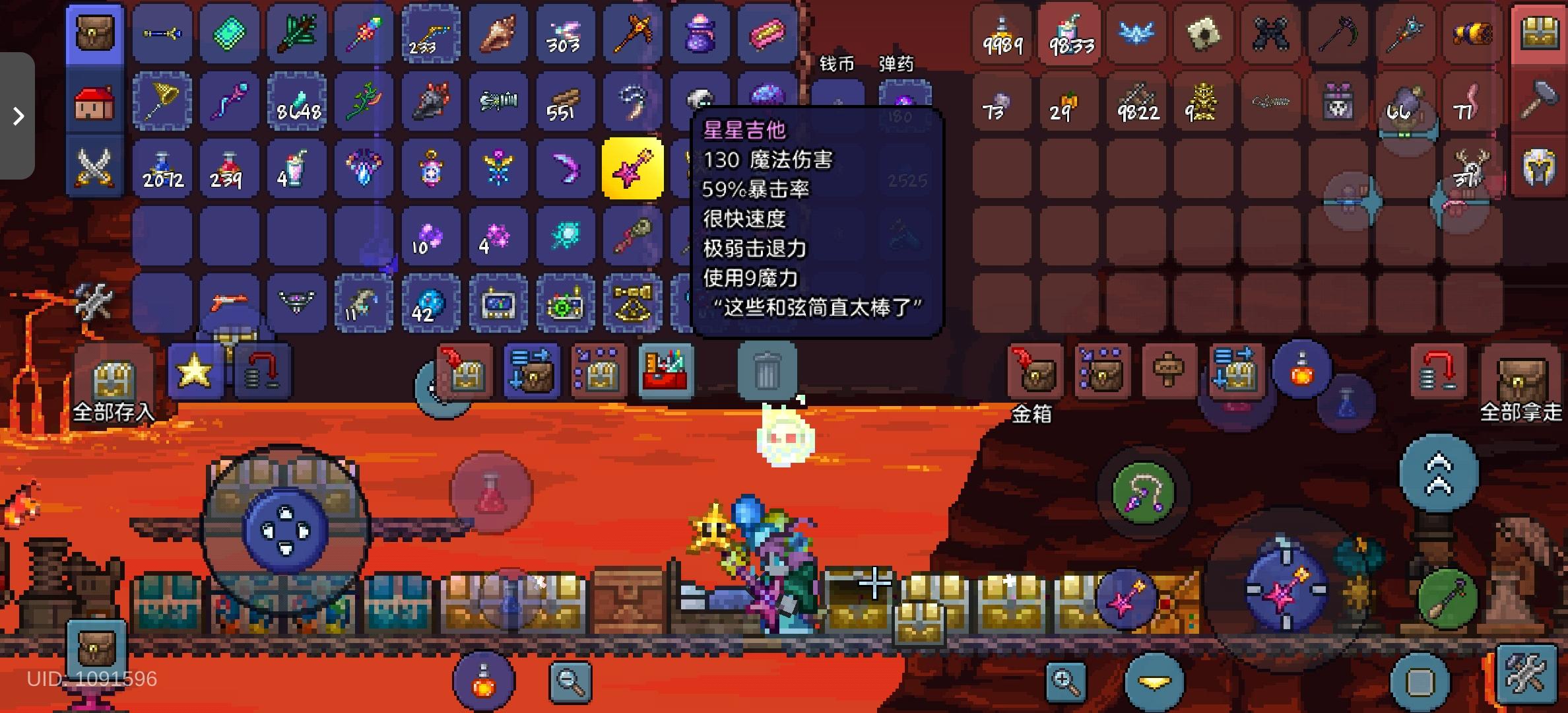Click the trash can slot

click(768, 372)
